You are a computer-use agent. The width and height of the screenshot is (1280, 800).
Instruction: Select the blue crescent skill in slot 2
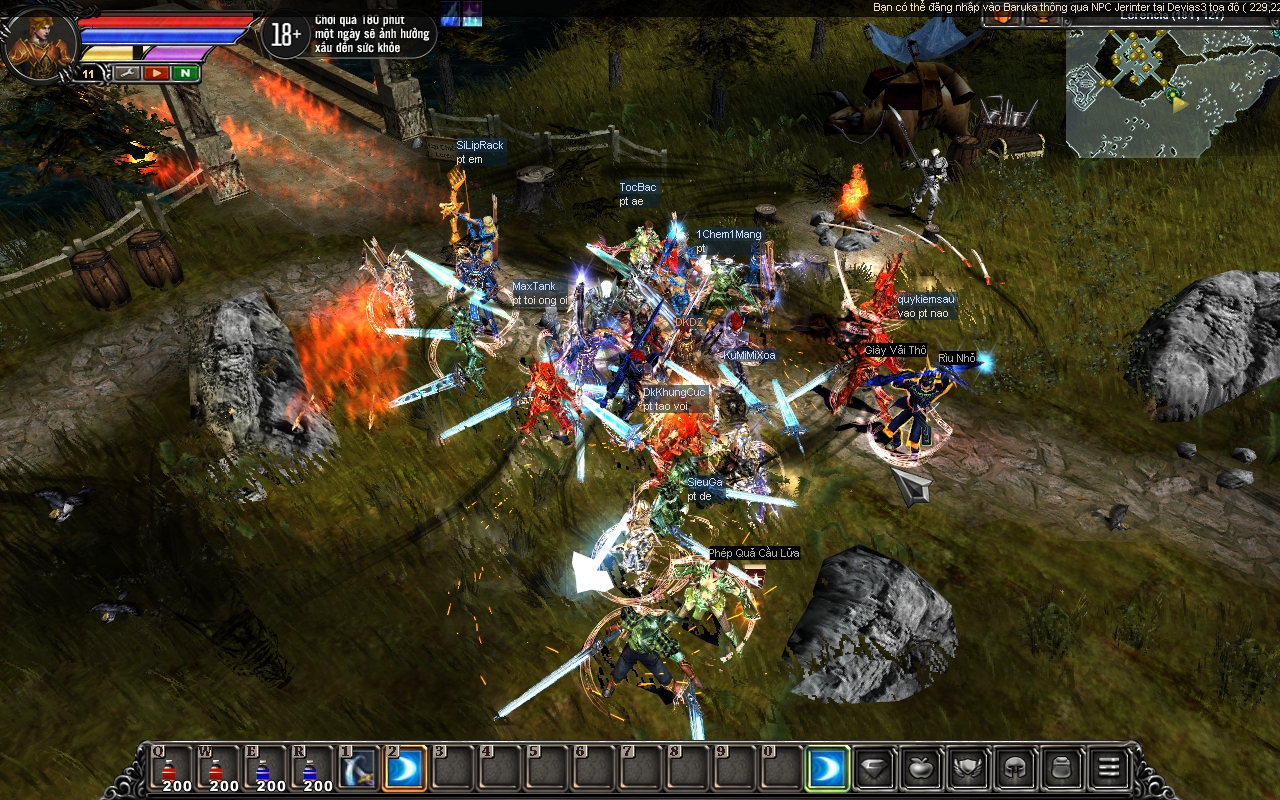pos(404,769)
